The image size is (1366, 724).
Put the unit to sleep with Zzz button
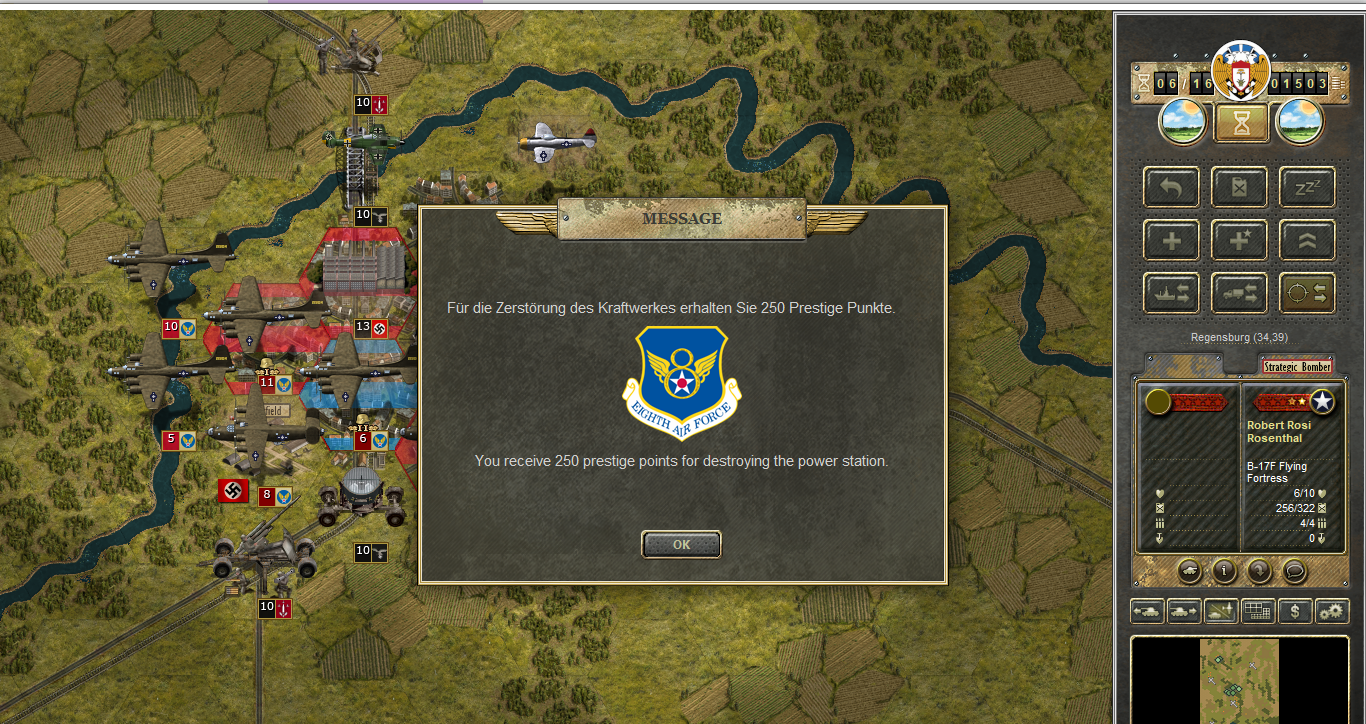click(x=1307, y=187)
